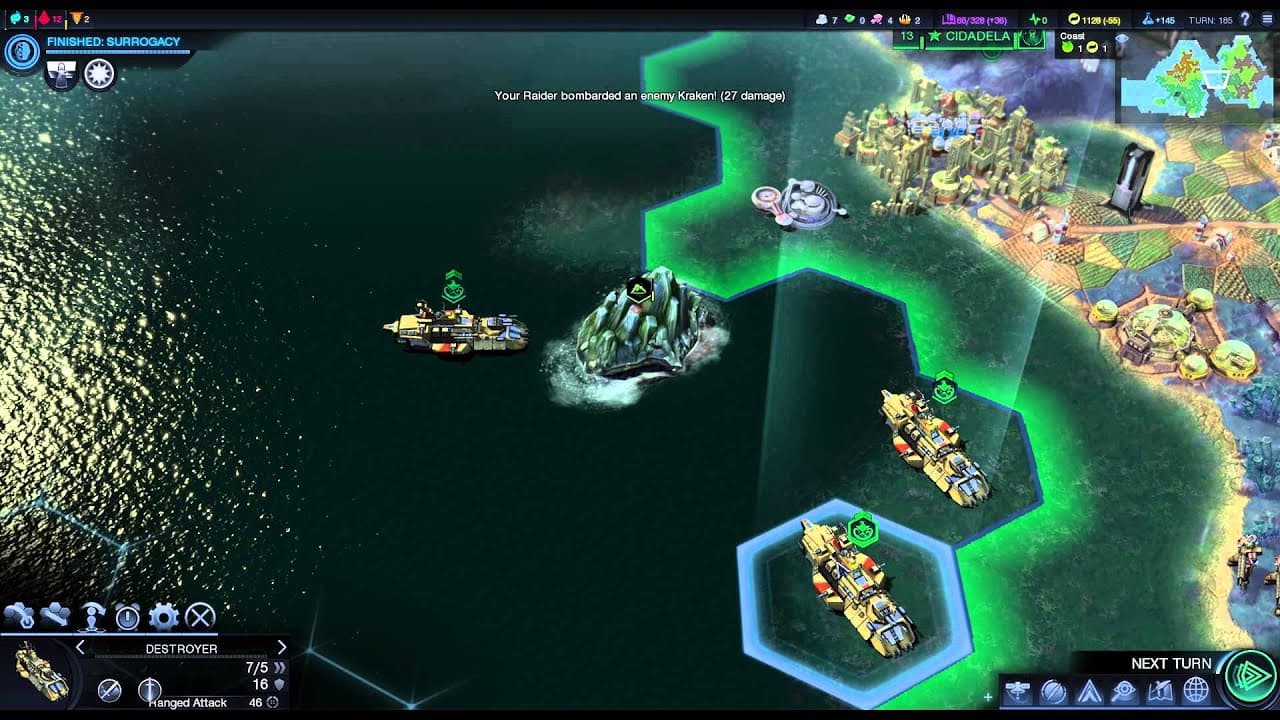
Task: Cycle to previous unit with left chevron
Action: point(81,647)
